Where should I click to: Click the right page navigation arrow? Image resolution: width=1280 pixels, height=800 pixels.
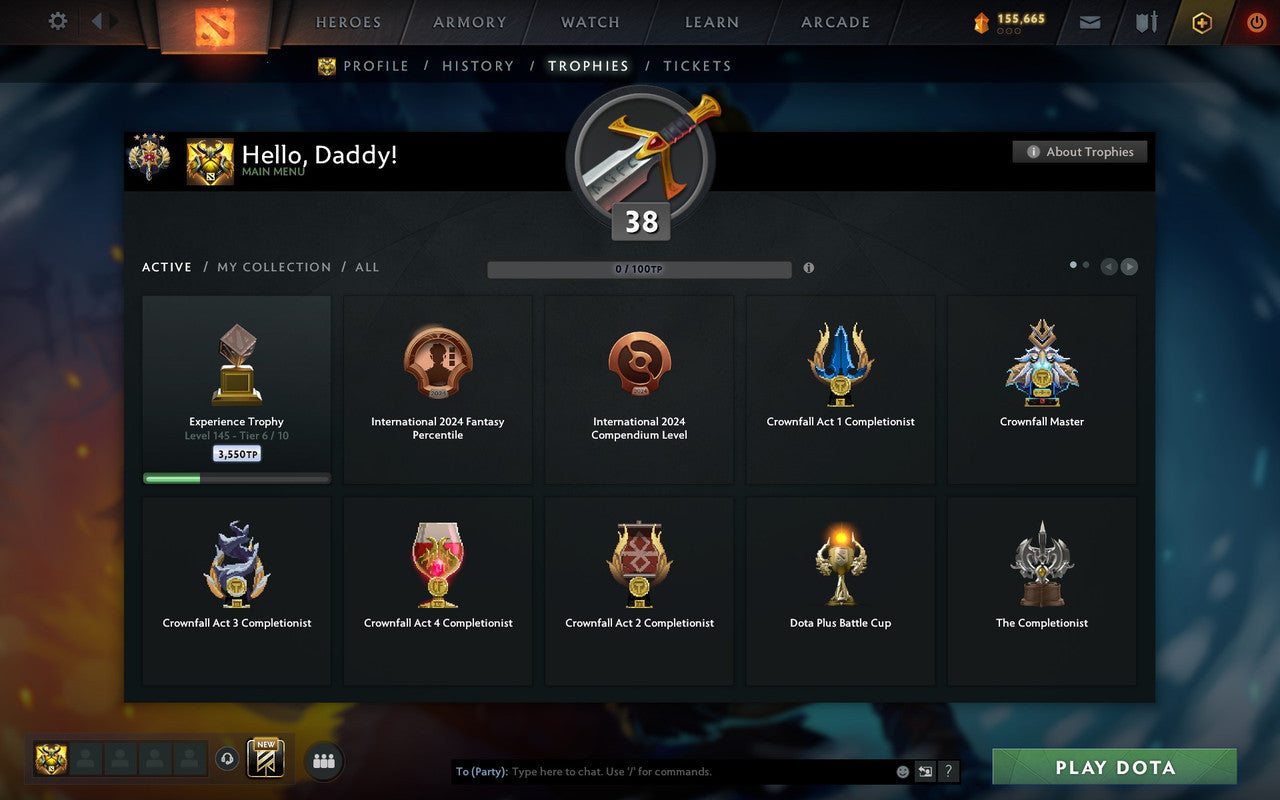pyautogui.click(x=1129, y=267)
